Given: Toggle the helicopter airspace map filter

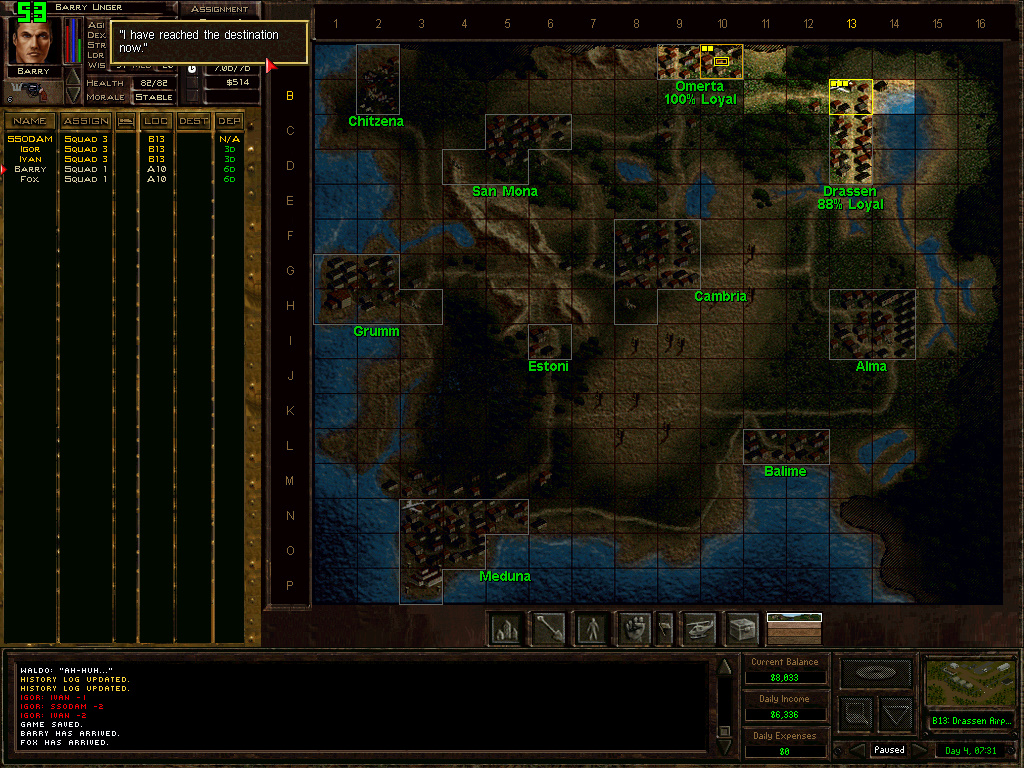Looking at the screenshot, I should point(700,628).
